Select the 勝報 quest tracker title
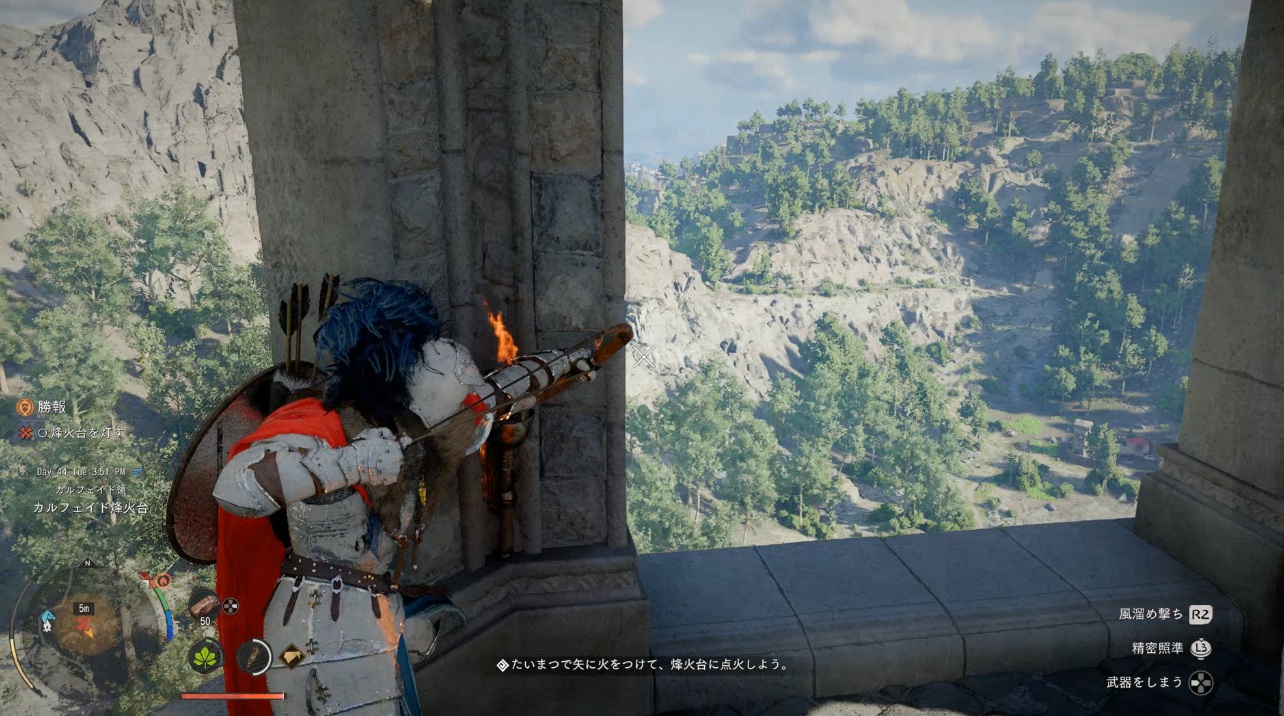This screenshot has height=716, width=1284. [50, 407]
